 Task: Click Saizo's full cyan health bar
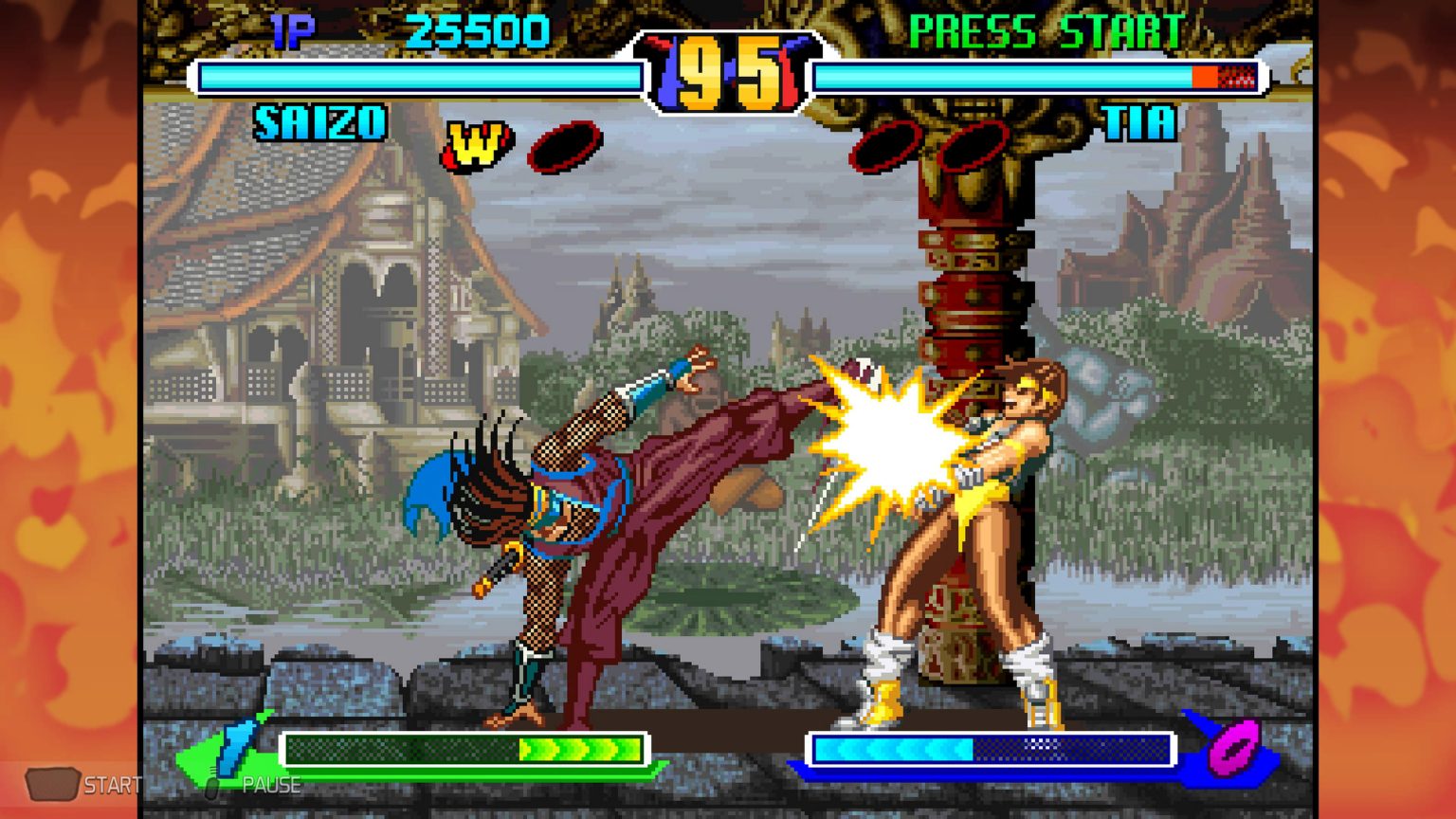[x=417, y=75]
